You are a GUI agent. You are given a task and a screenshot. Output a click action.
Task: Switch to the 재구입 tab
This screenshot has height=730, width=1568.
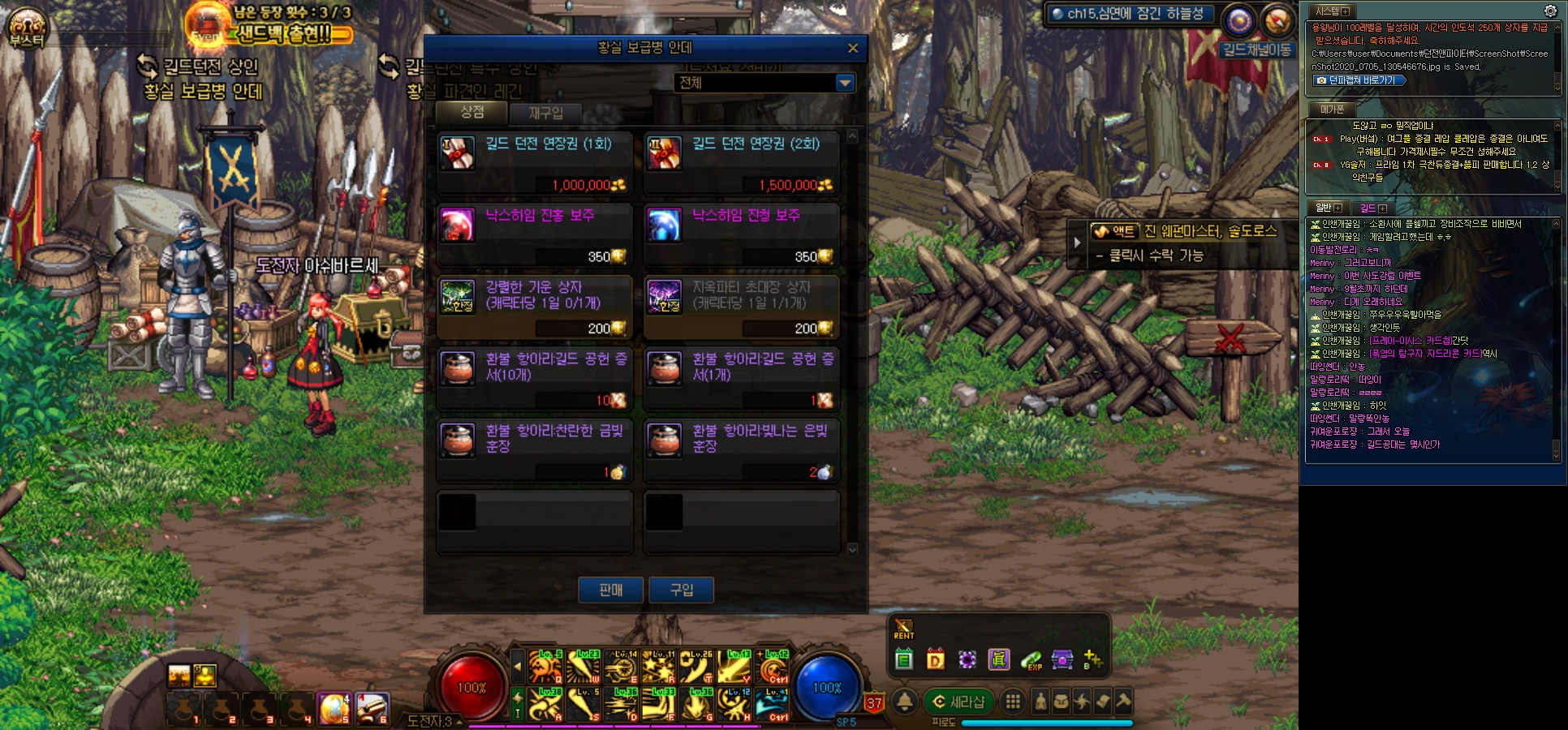coord(545,114)
